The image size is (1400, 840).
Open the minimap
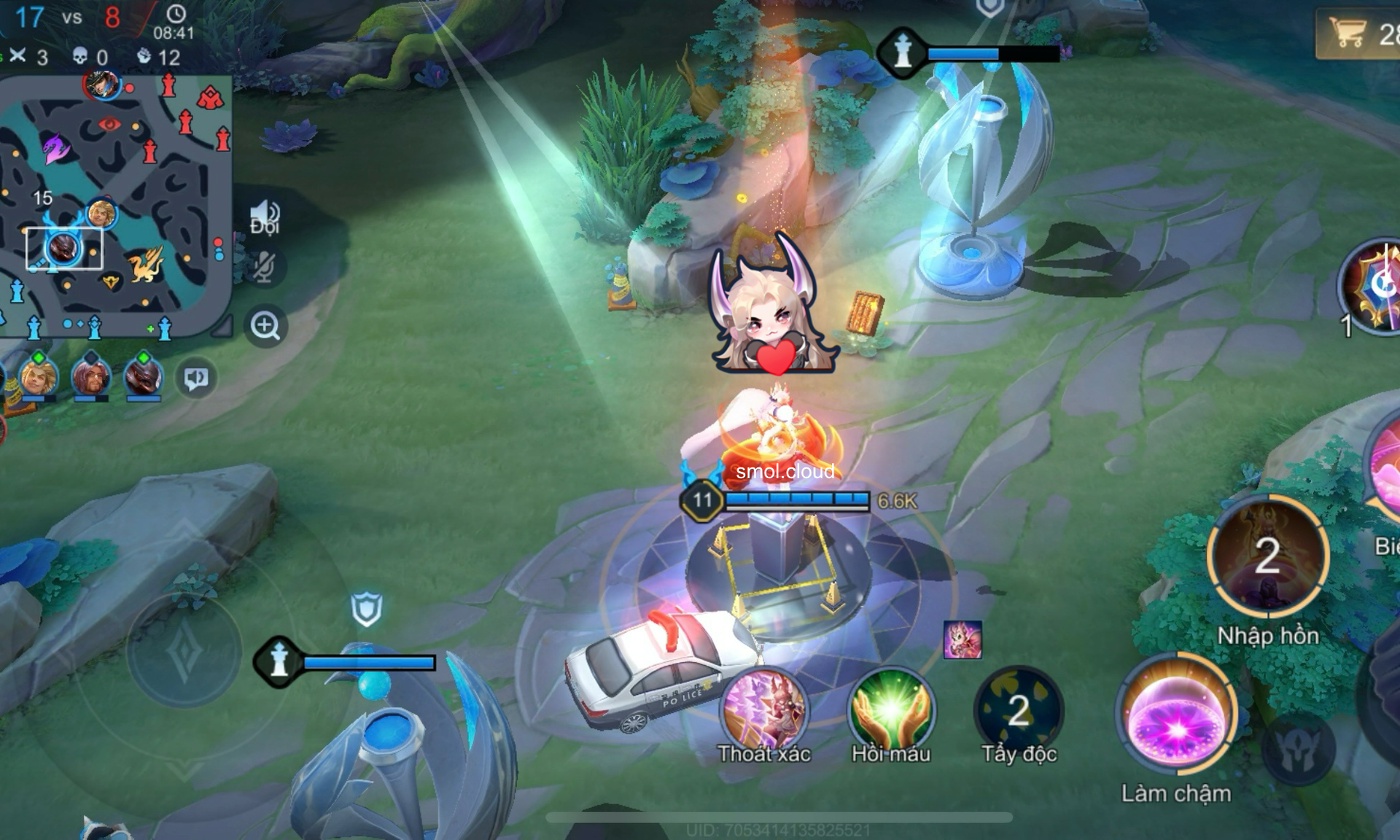coord(115,204)
